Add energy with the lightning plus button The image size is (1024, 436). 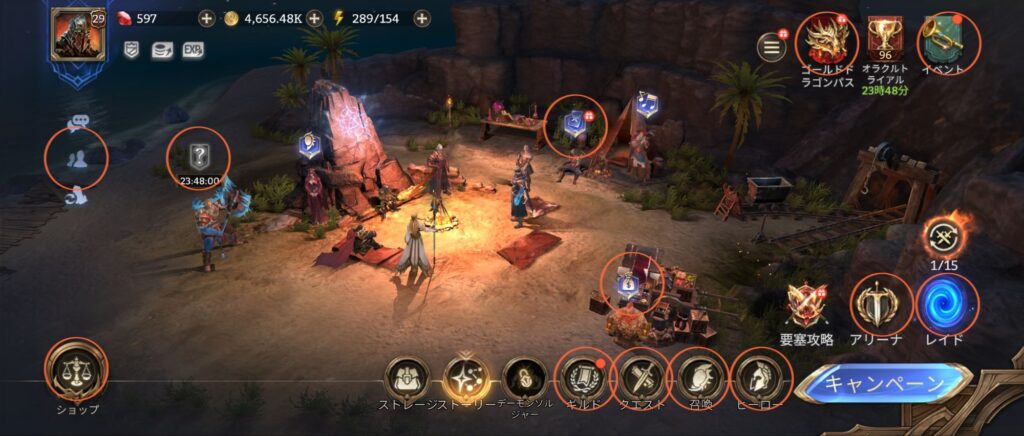(422, 18)
